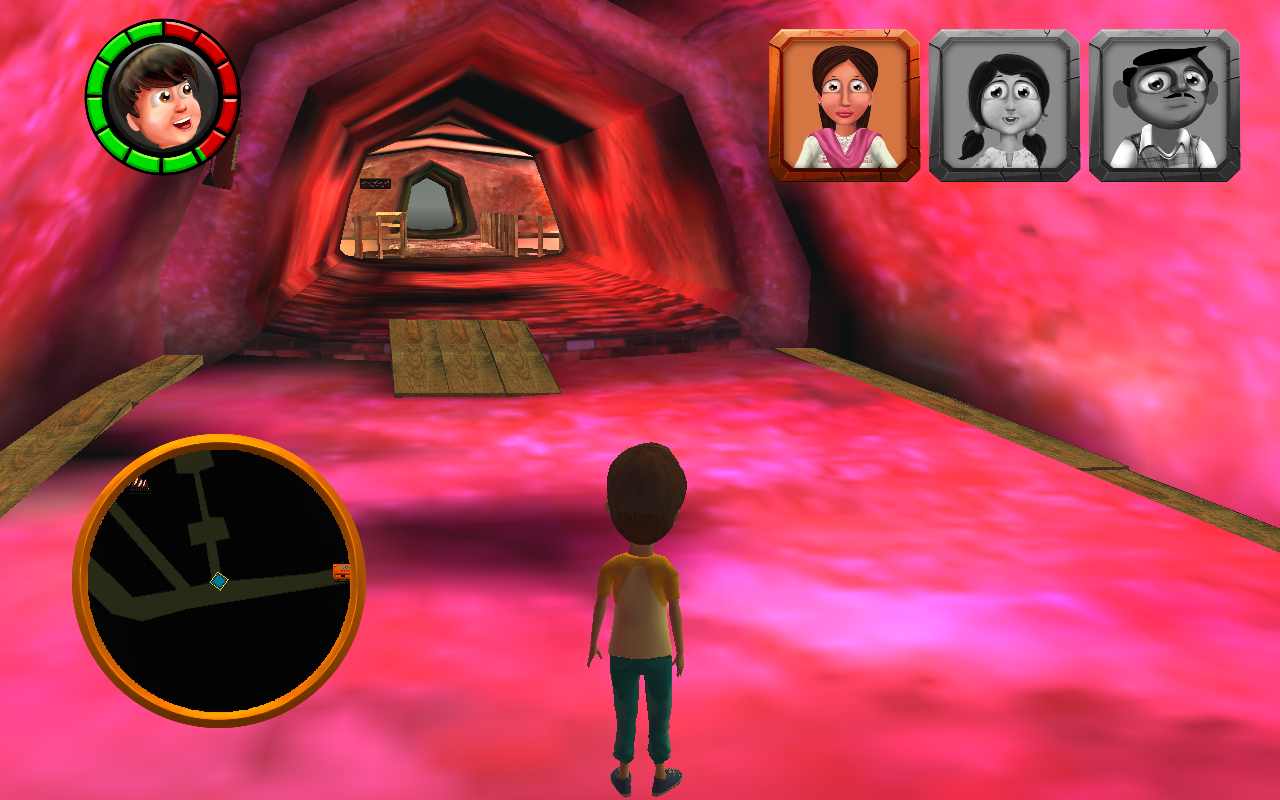The height and width of the screenshot is (800, 1280).
Task: Switch to the mother's highlighted portrait tab
Action: pyautogui.click(x=843, y=105)
